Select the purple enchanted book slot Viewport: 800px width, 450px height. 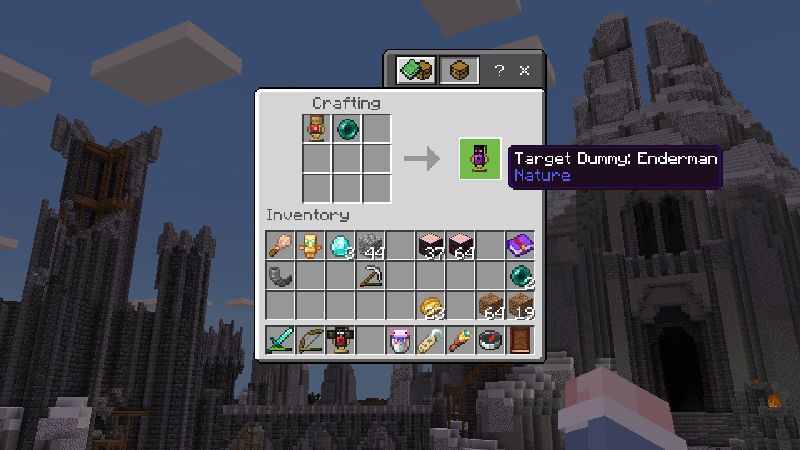coord(520,245)
